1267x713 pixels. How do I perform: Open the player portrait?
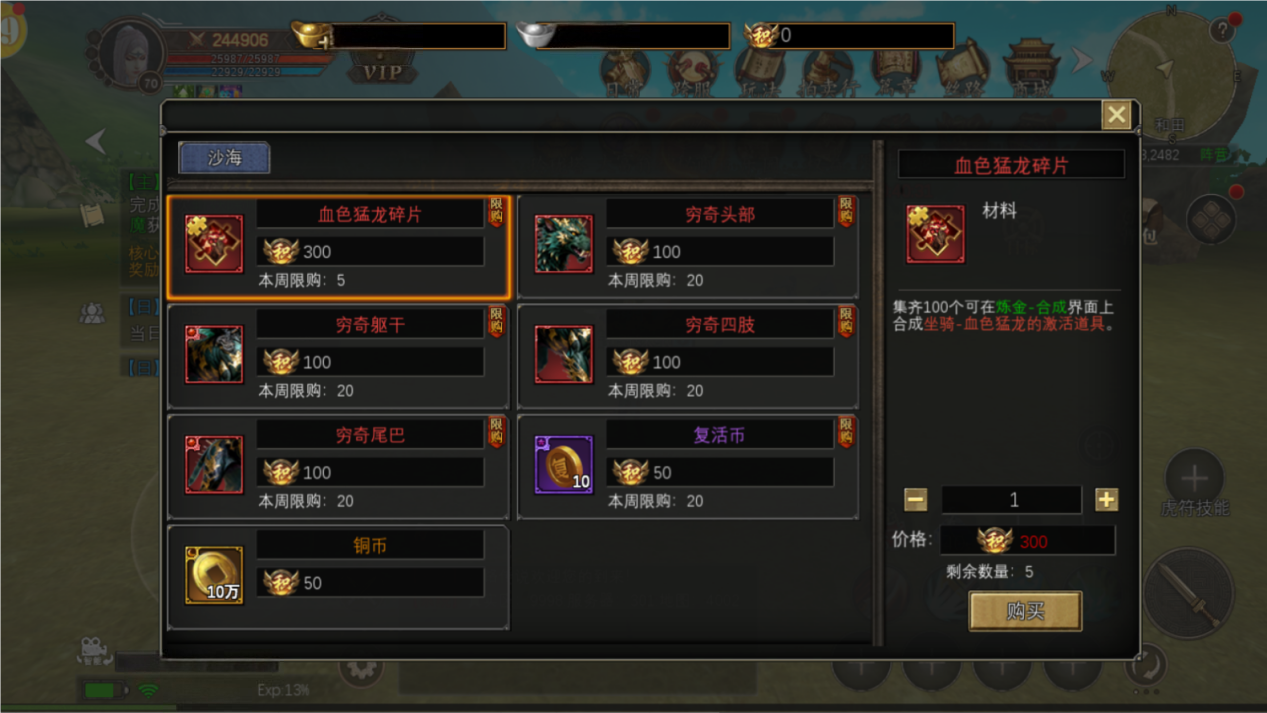[133, 53]
